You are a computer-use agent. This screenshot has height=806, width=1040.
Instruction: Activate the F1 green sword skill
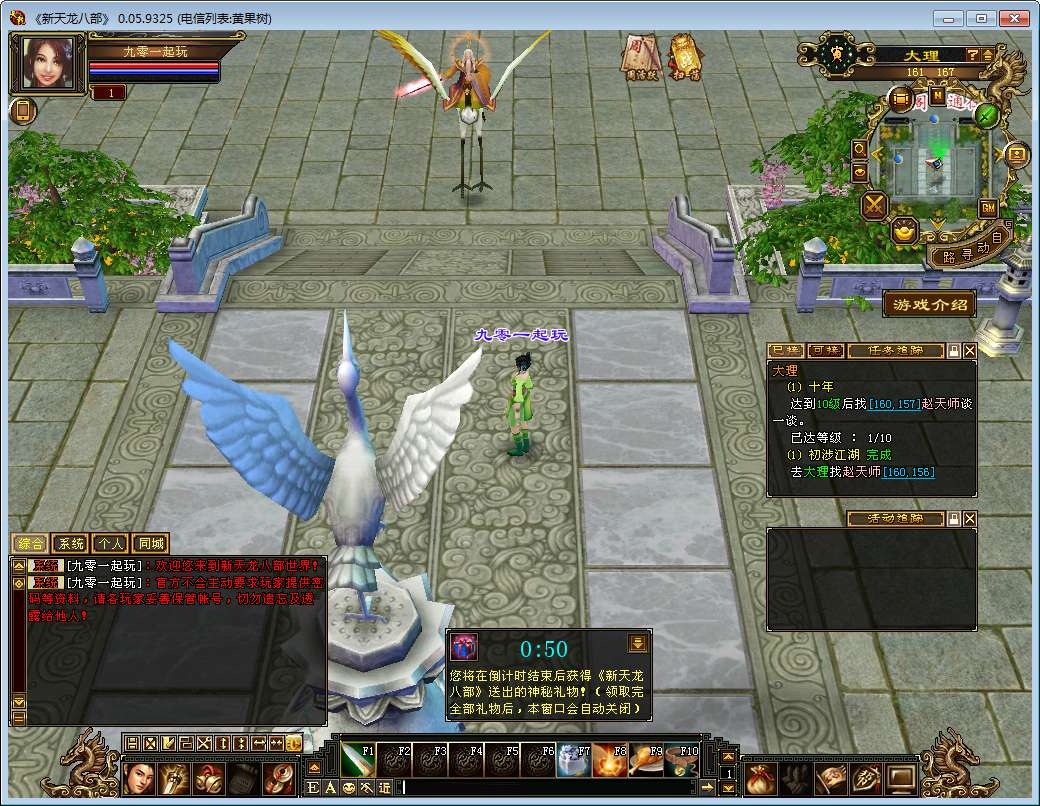coord(357,761)
